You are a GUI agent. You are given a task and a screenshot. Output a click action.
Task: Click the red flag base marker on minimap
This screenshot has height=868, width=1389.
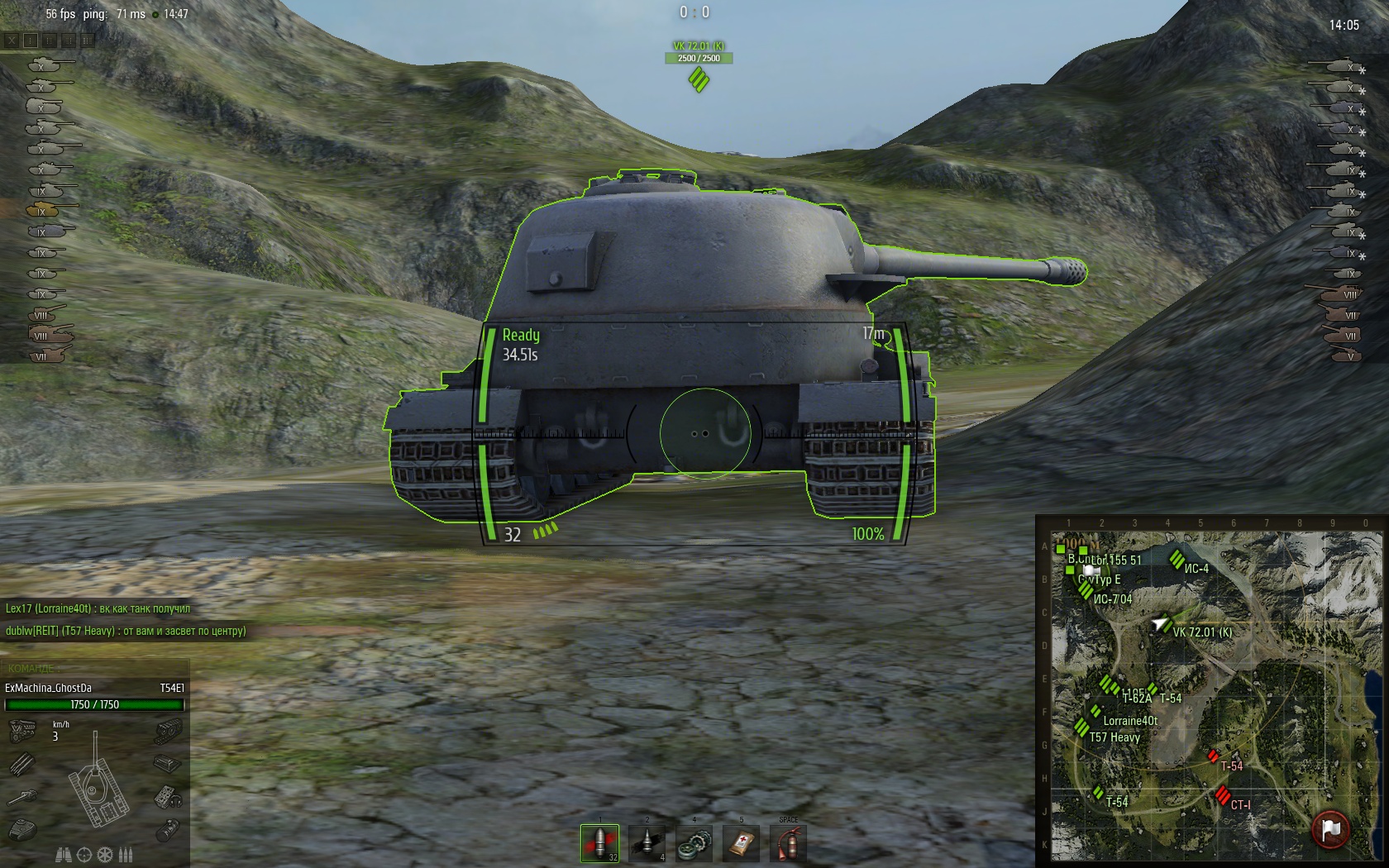[1330, 828]
